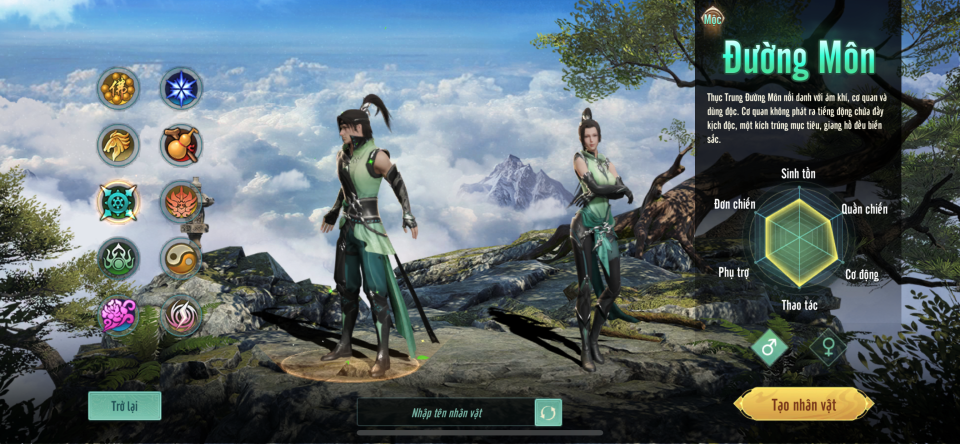Select the teal wheel Đường Môn class icon

118,202
